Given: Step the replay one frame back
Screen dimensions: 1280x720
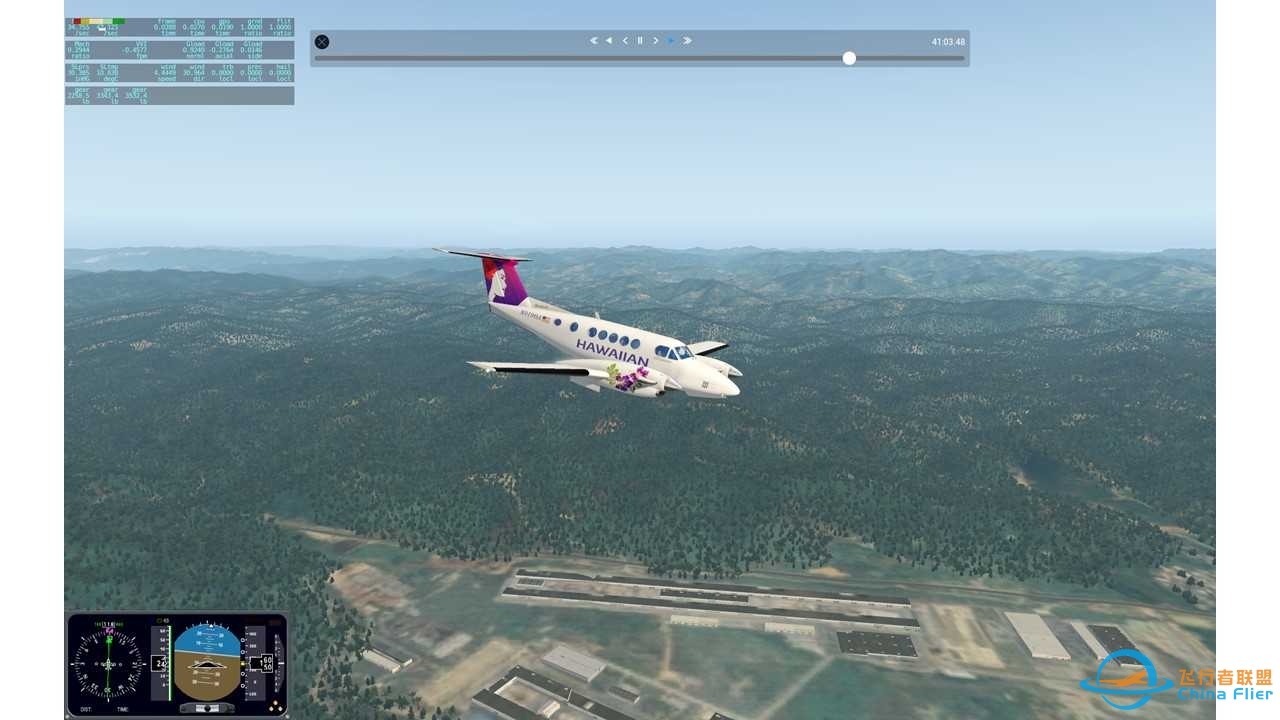Looking at the screenshot, I should tap(625, 41).
